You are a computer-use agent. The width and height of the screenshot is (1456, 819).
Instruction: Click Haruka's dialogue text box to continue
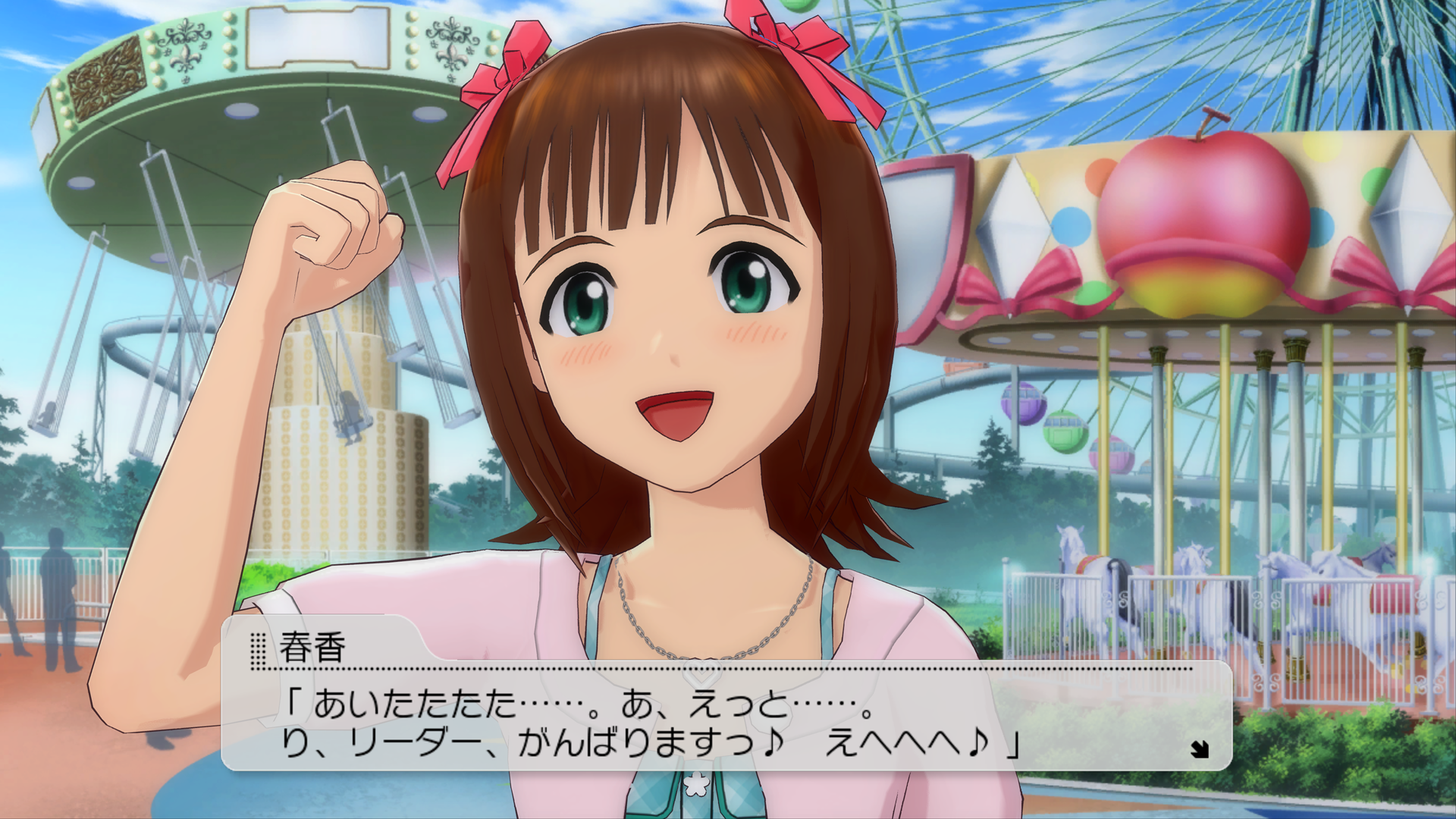coord(726,719)
